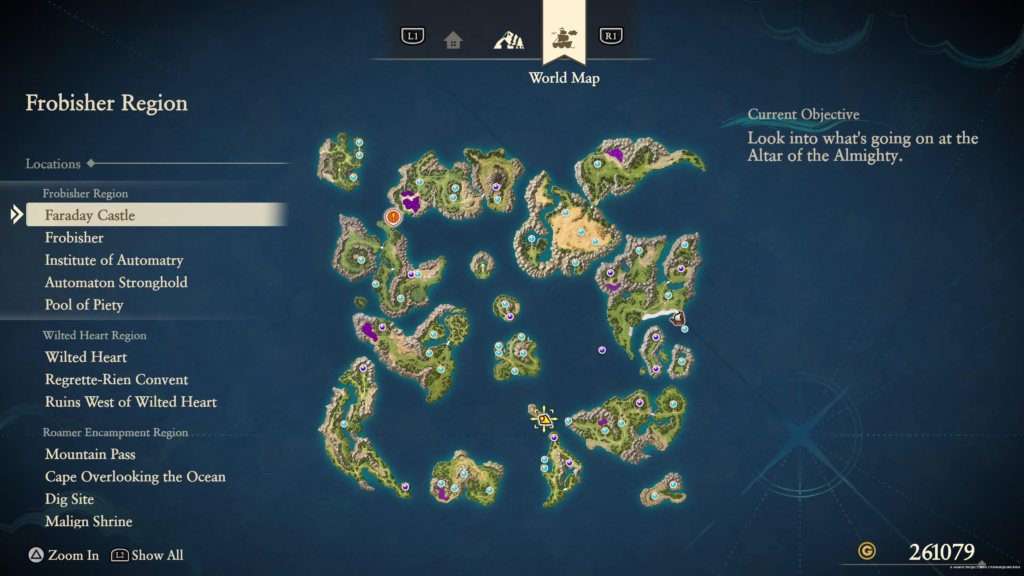The height and width of the screenshot is (576, 1024).
Task: Switch to the mountain area map tab
Action: (508, 40)
